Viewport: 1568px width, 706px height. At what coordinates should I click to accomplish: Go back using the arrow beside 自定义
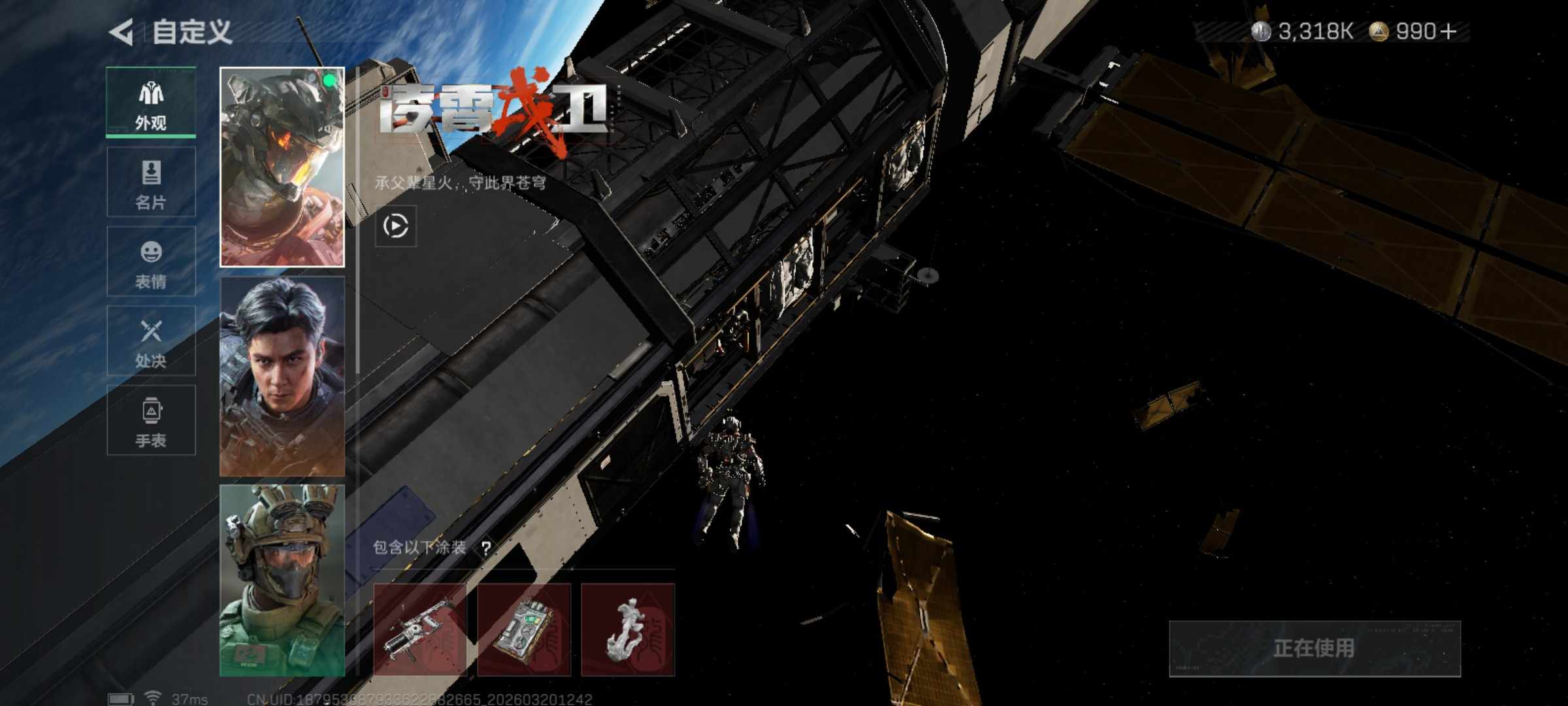122,32
